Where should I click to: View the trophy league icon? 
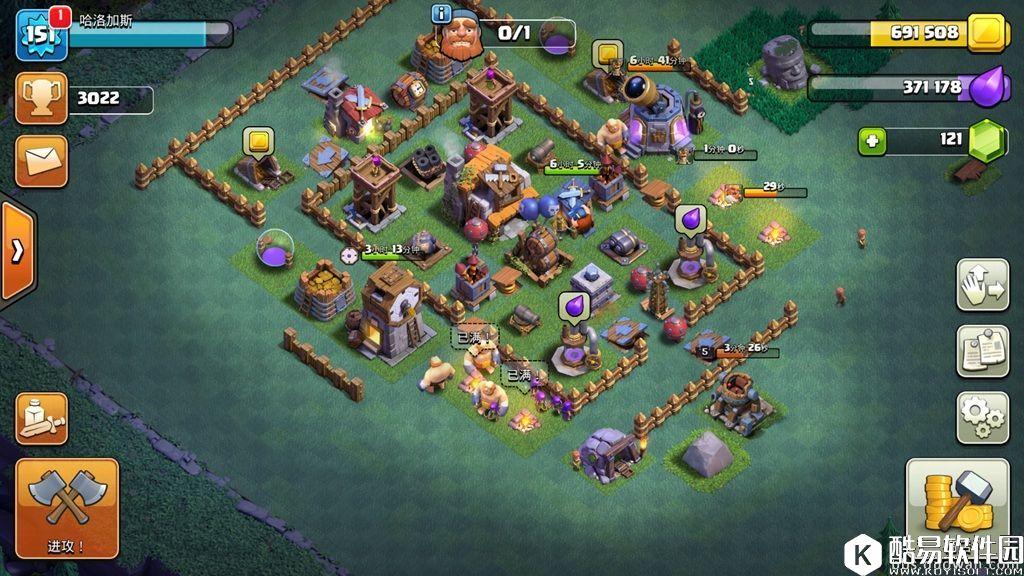pyautogui.click(x=41, y=98)
